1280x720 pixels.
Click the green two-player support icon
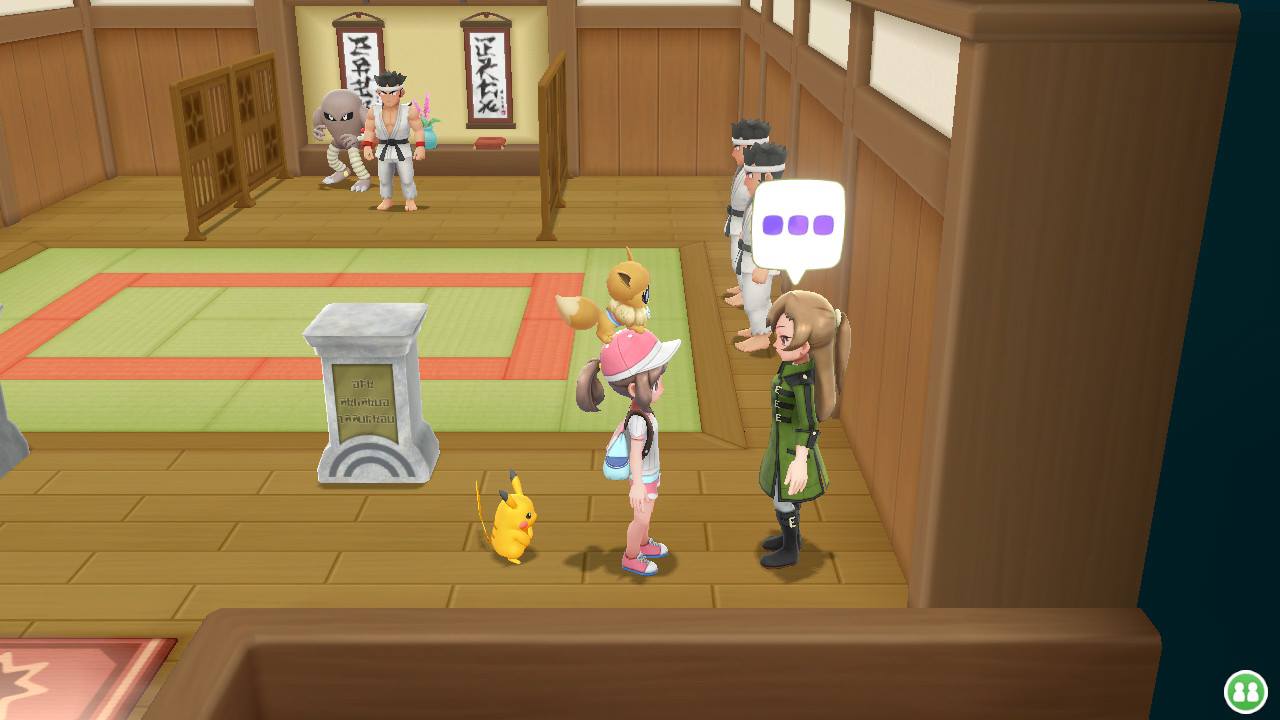(x=1245, y=691)
